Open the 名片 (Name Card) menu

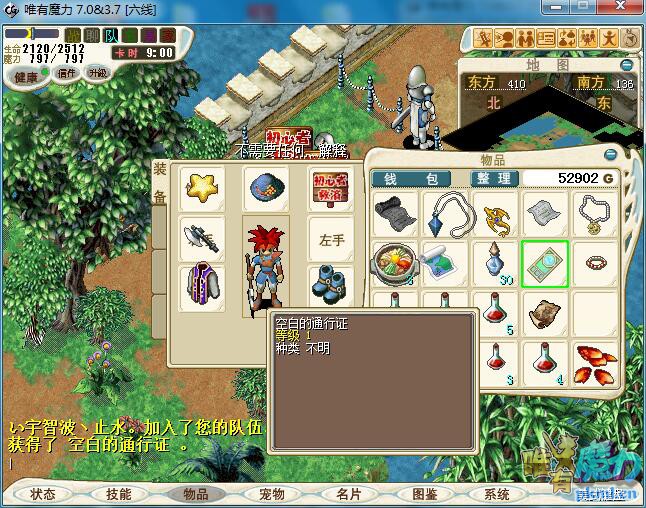[348, 494]
